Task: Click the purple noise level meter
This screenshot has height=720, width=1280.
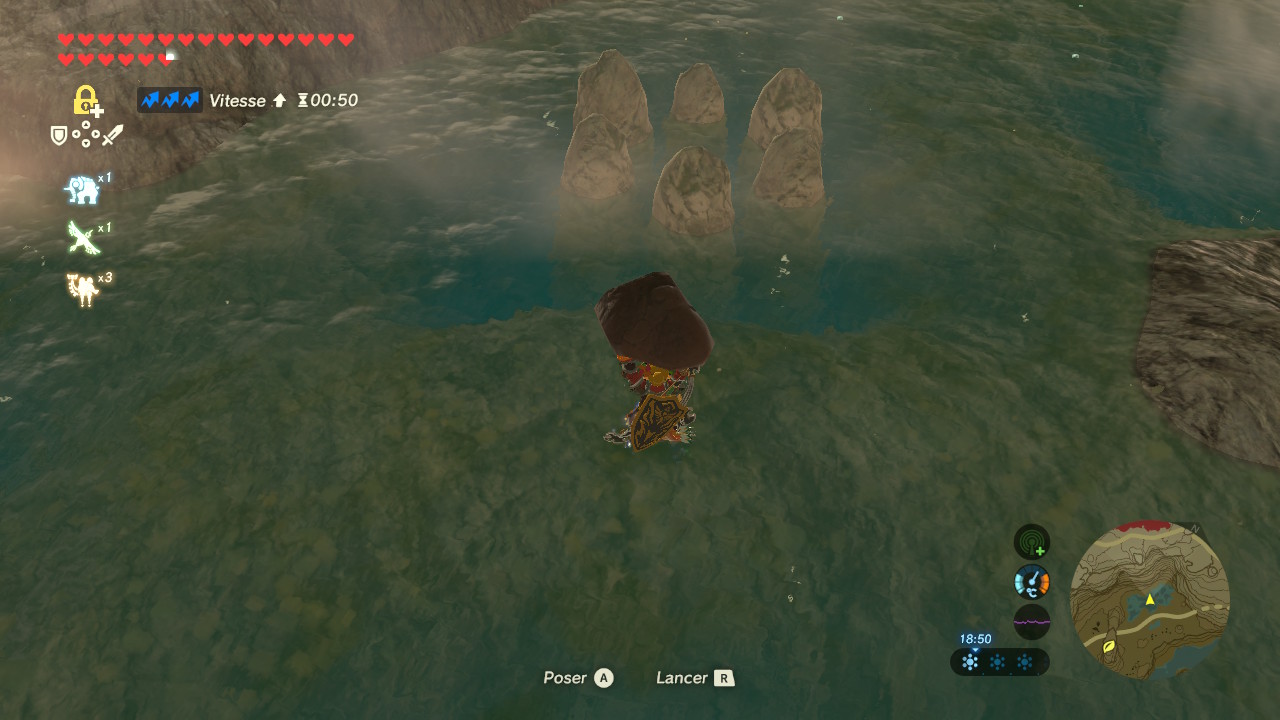Action: [x=1031, y=621]
